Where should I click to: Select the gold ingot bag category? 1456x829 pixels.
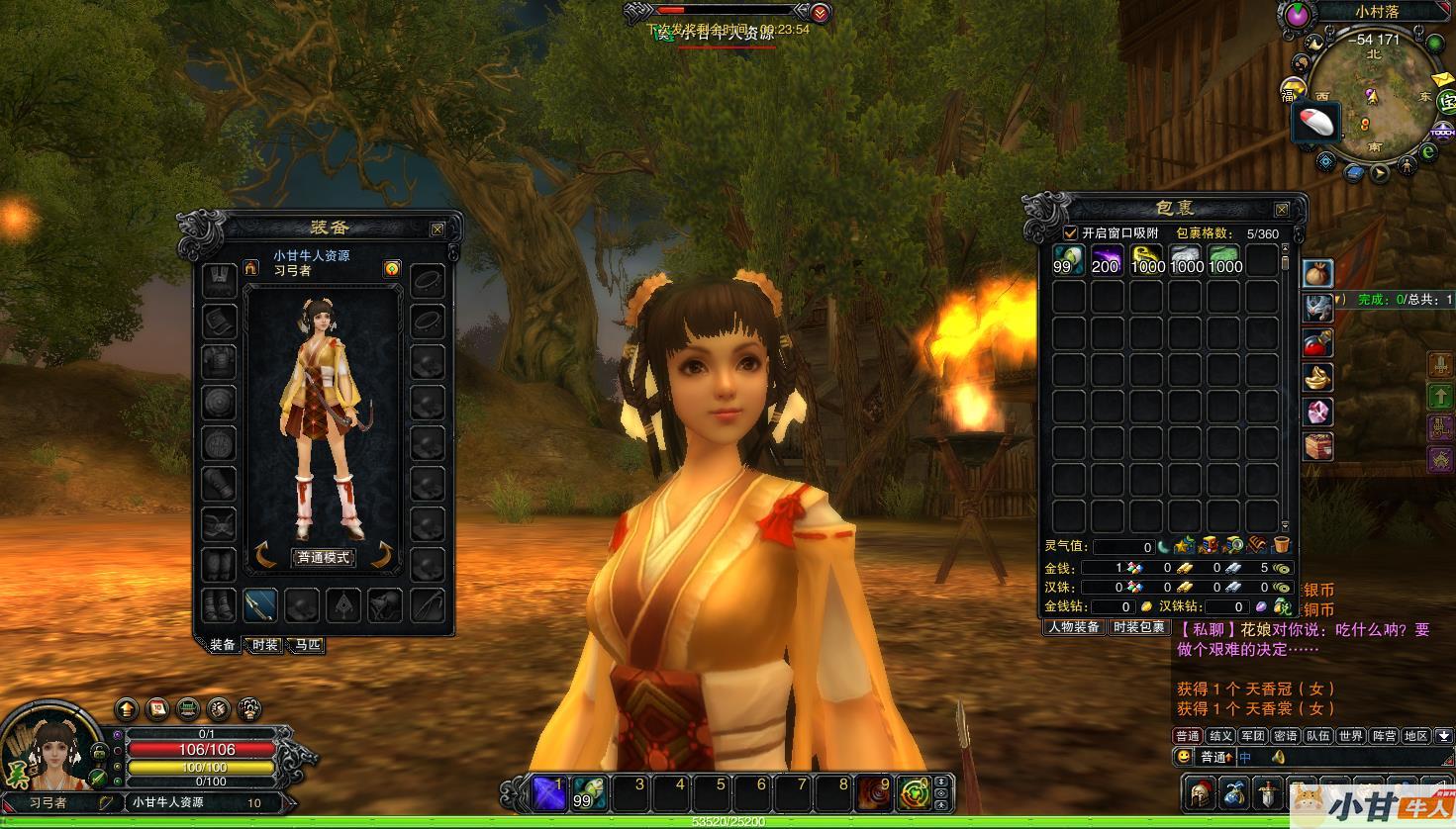(1316, 377)
